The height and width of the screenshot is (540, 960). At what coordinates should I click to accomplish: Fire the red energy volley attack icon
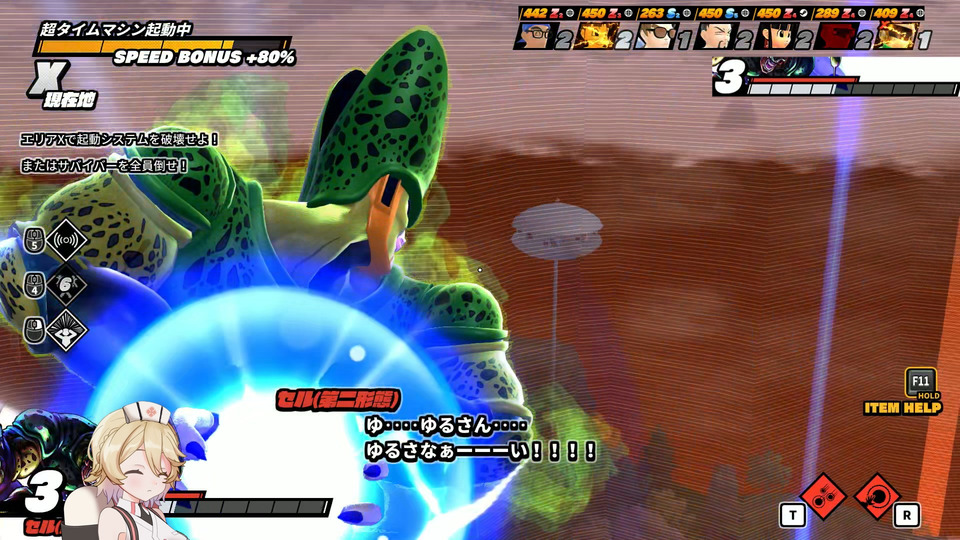tap(824, 496)
